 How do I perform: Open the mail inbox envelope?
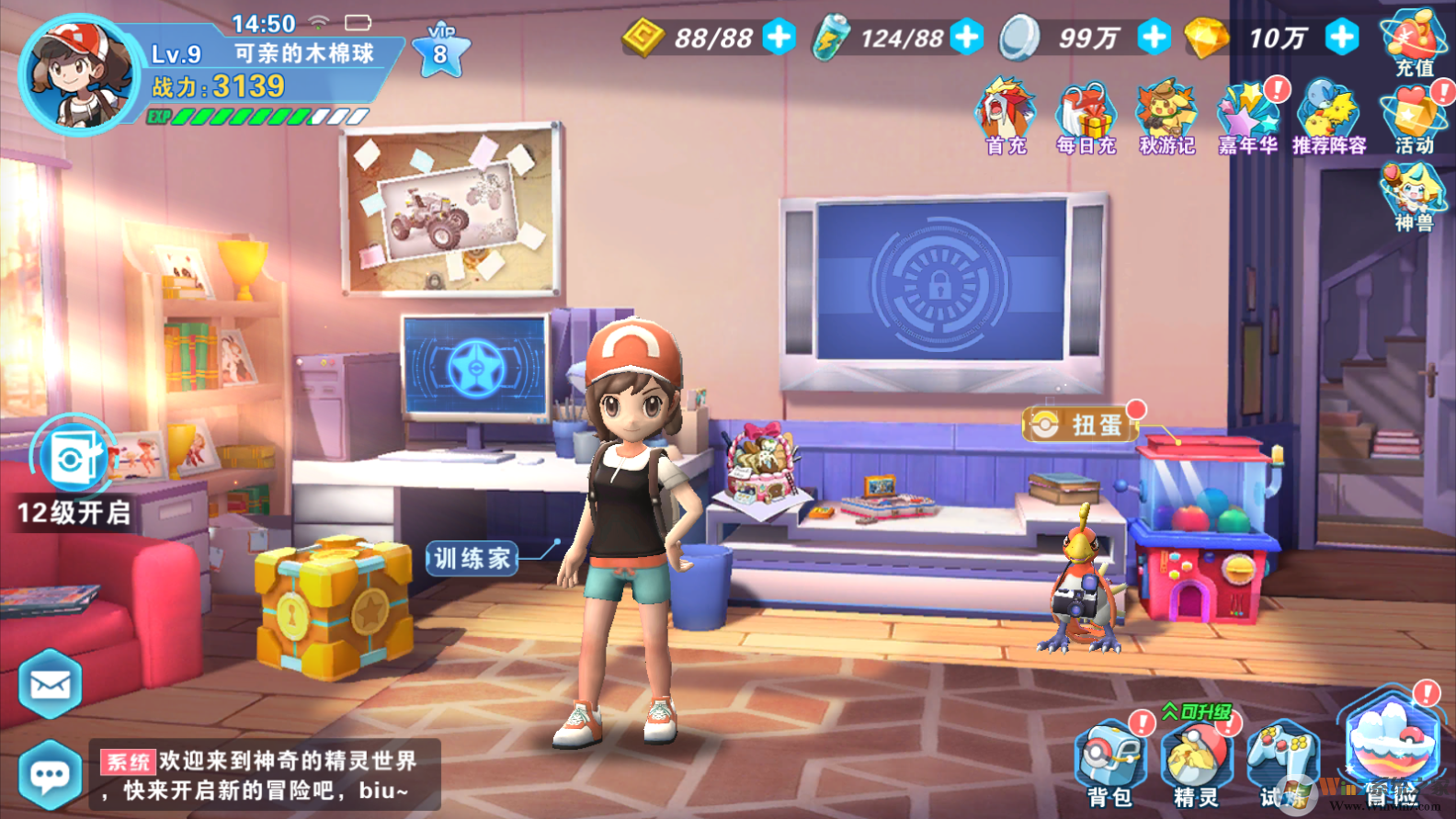click(51, 682)
